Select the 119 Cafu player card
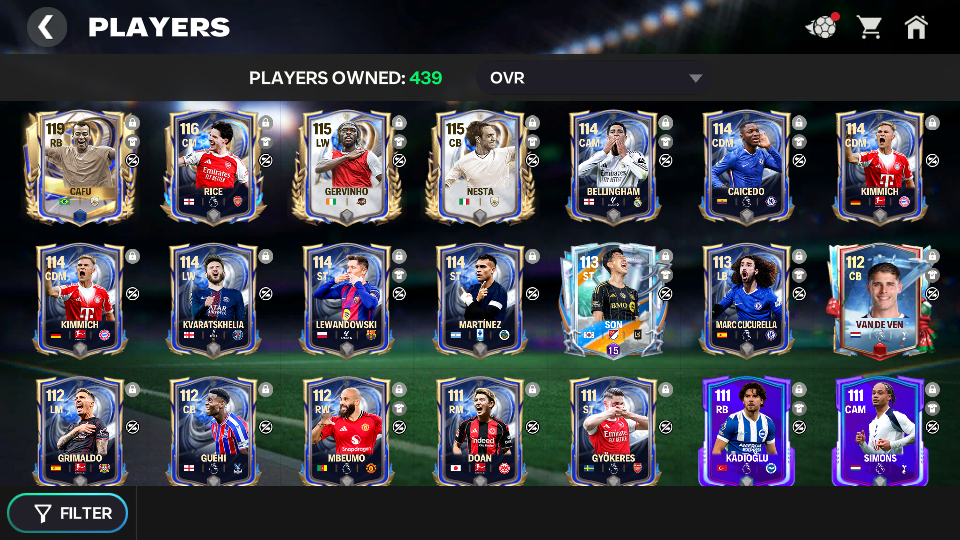This screenshot has height=540, width=960. point(80,165)
